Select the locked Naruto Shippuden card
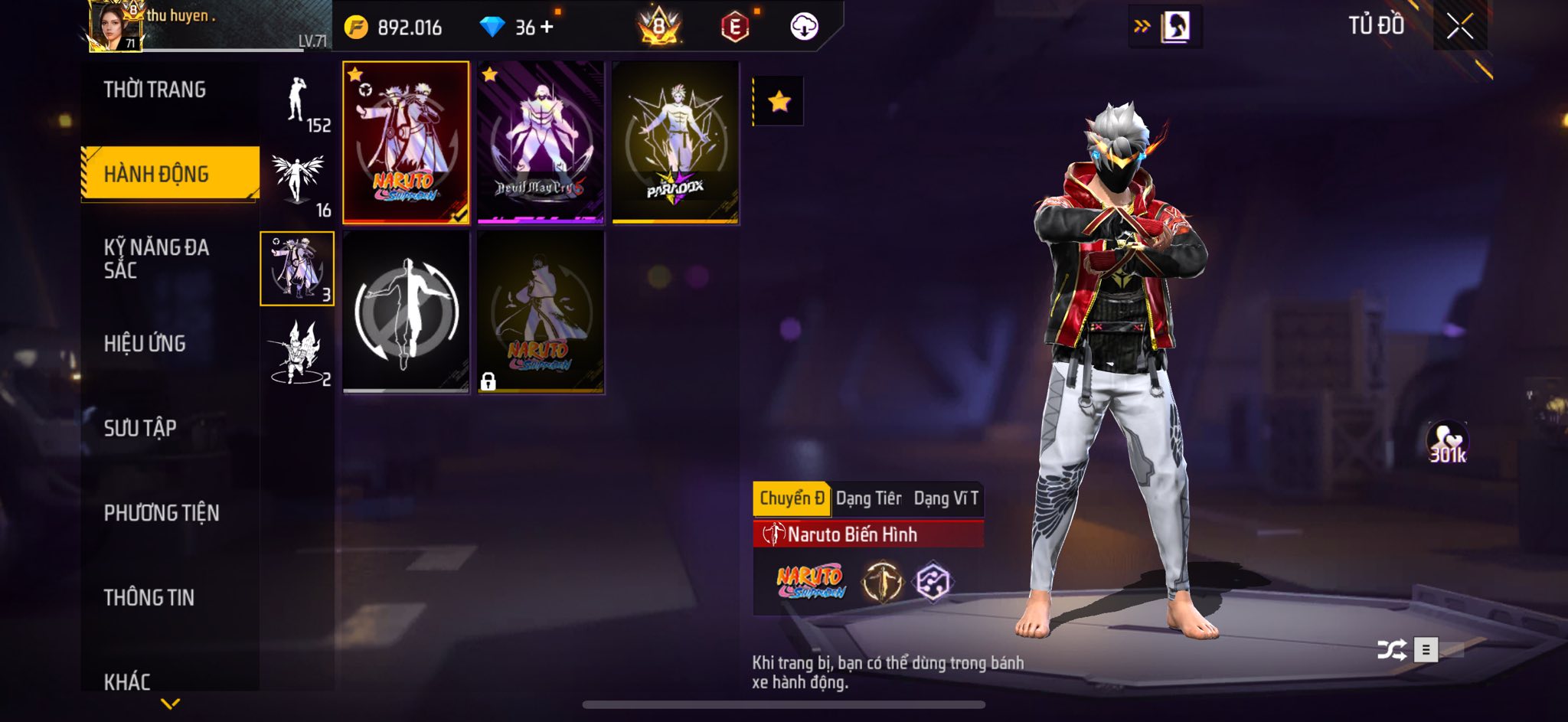The image size is (1568, 722). pyautogui.click(x=541, y=312)
